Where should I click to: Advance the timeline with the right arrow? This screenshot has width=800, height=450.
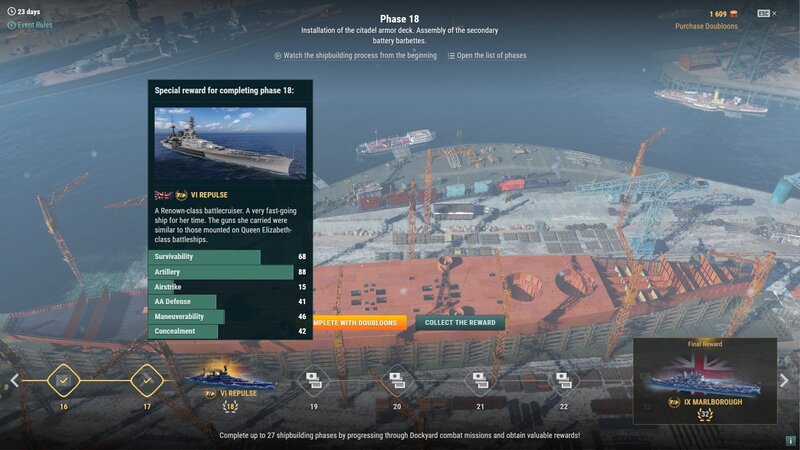tap(786, 381)
